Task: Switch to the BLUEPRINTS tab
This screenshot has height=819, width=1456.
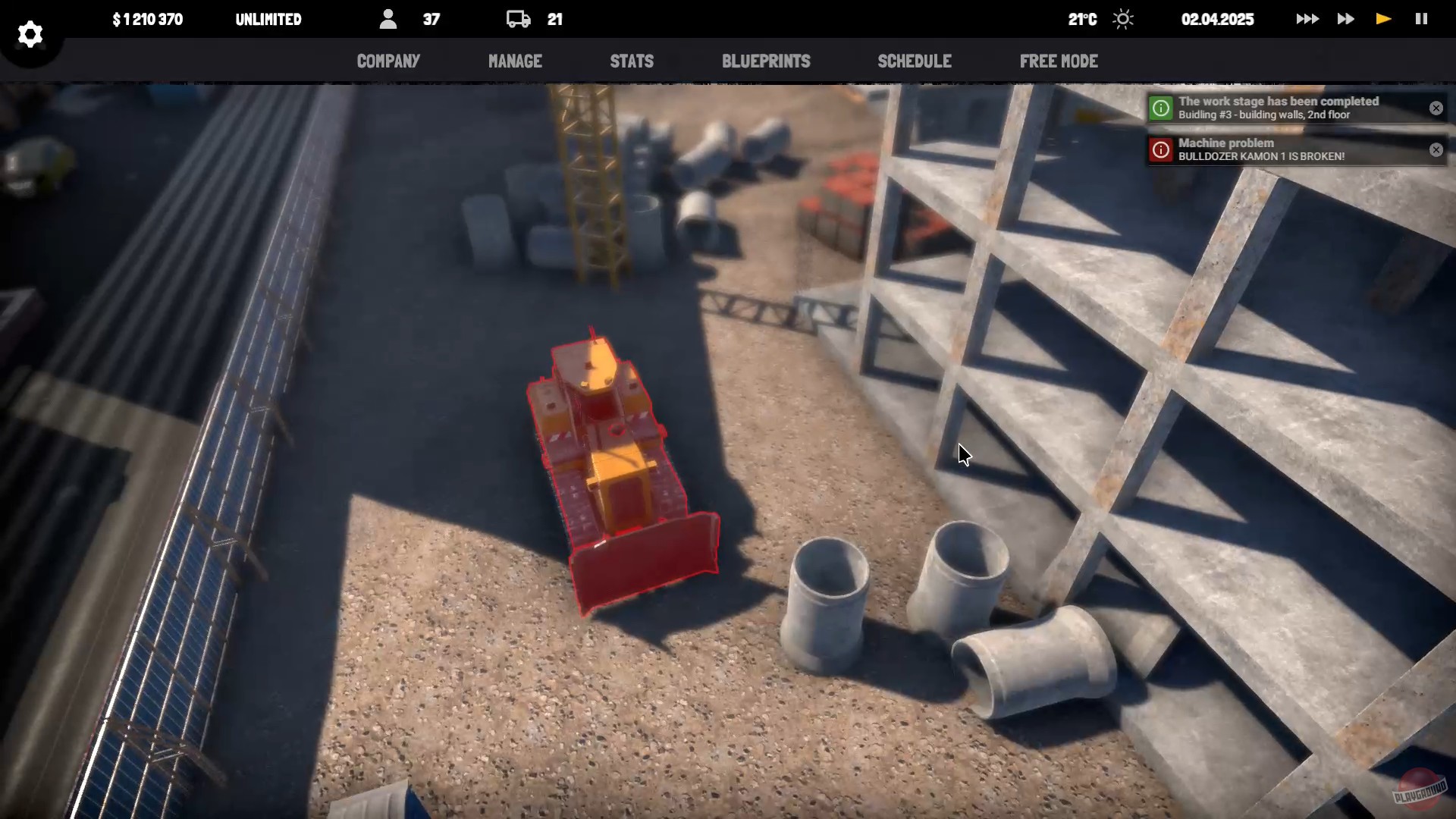Action: pyautogui.click(x=766, y=61)
